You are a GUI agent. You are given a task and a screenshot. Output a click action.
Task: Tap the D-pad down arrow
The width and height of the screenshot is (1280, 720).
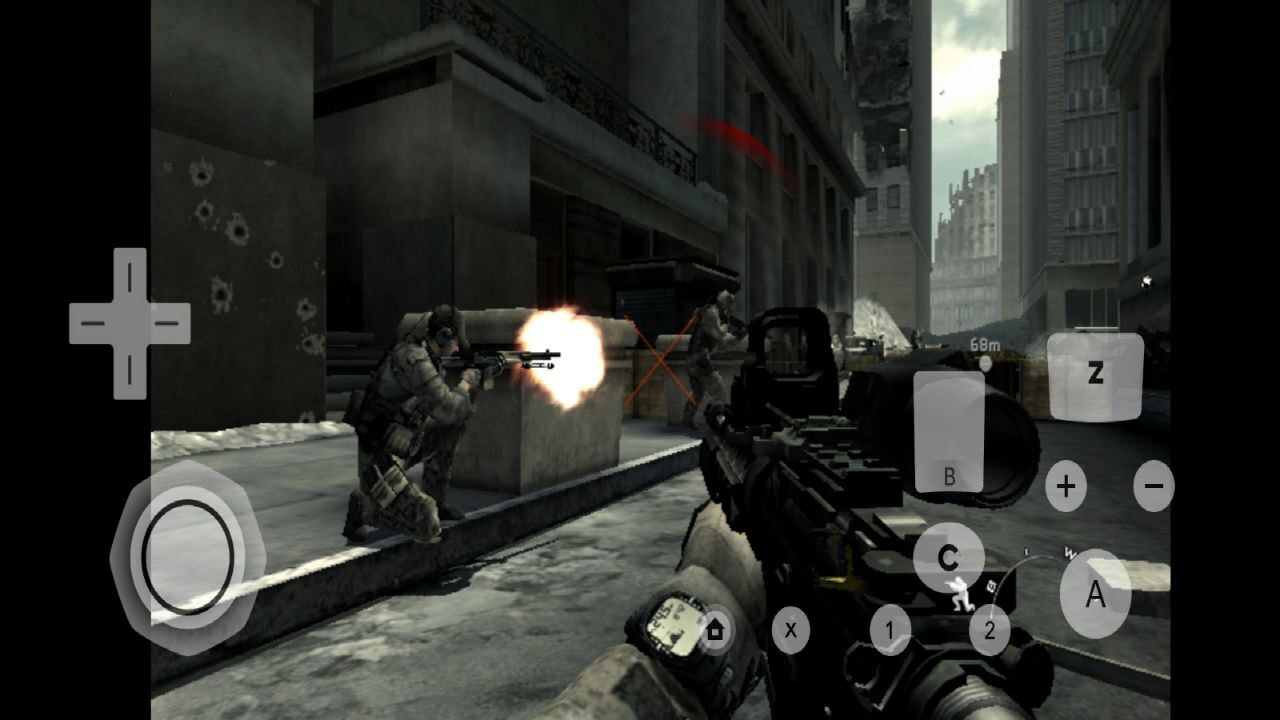pyautogui.click(x=129, y=372)
